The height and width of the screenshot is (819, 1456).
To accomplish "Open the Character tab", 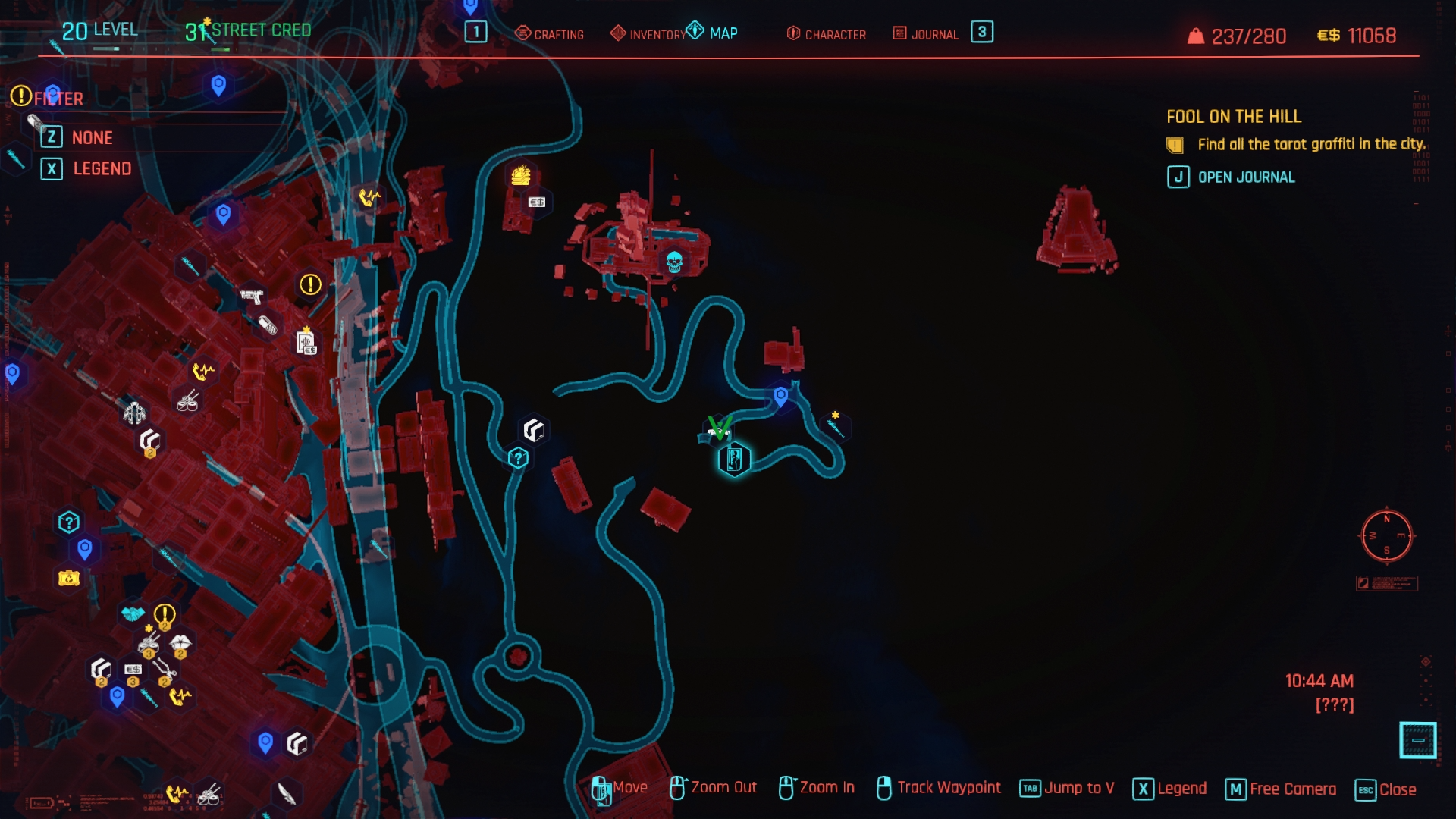I will (x=827, y=34).
